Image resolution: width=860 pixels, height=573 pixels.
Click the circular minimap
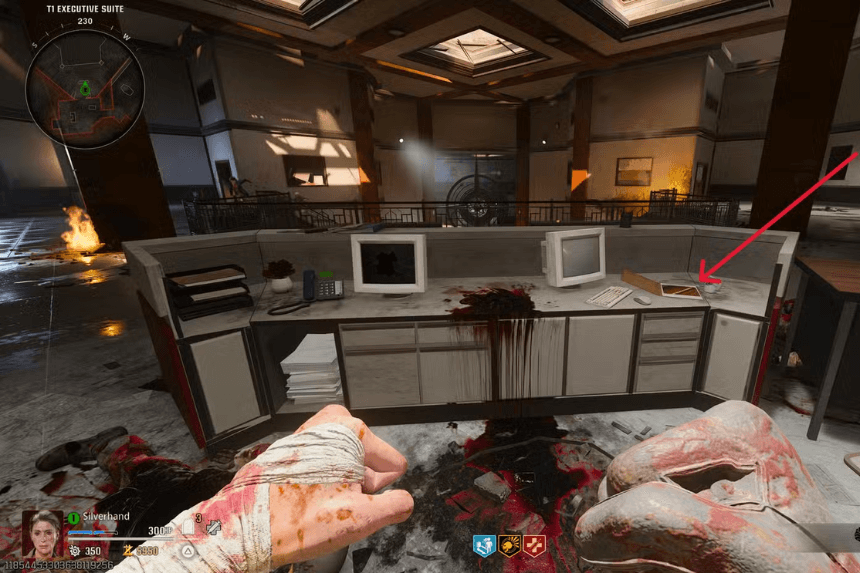click(85, 88)
